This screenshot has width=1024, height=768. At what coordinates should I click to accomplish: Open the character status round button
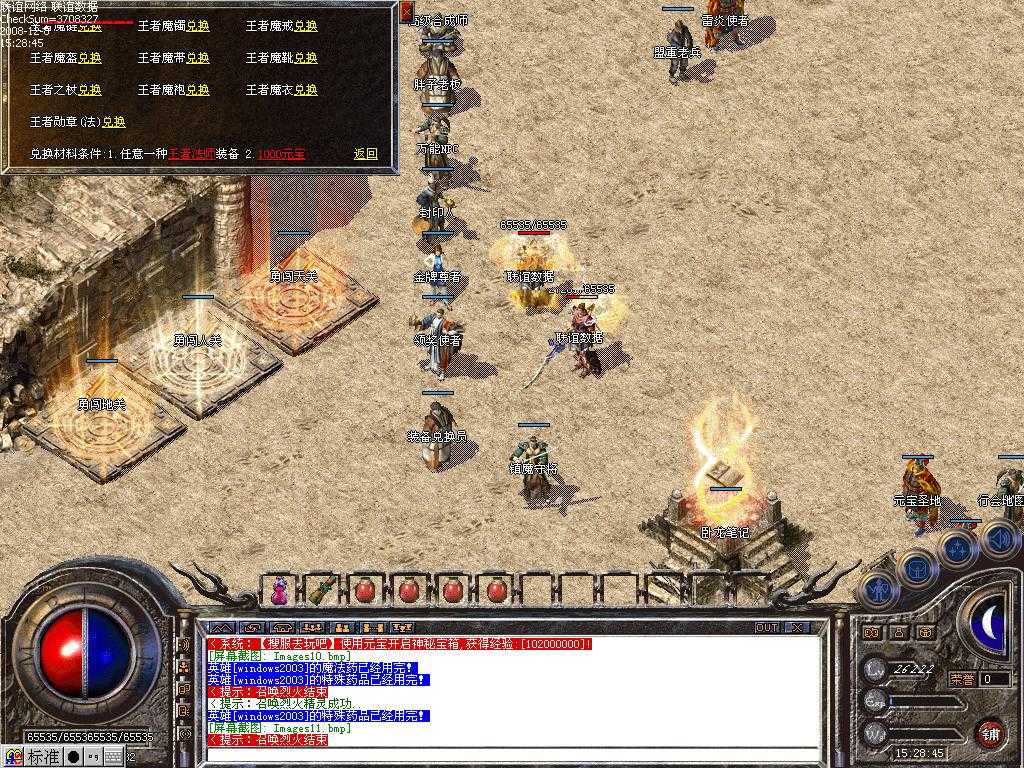click(878, 591)
